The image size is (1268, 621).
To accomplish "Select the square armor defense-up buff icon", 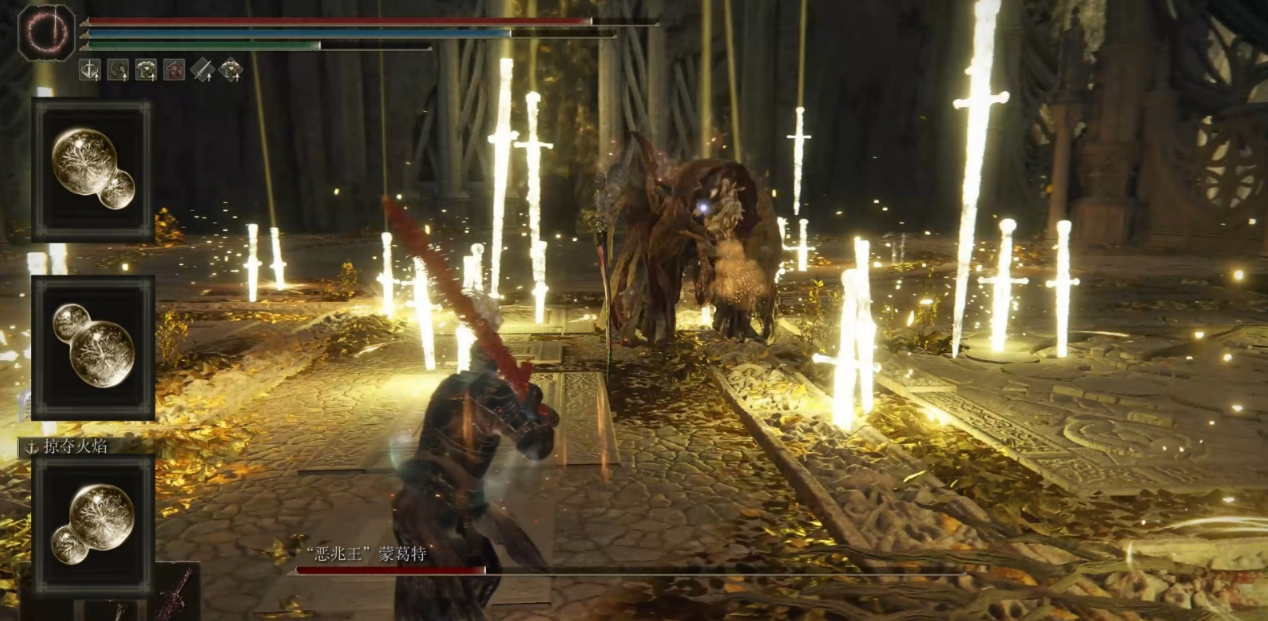I will 146,70.
